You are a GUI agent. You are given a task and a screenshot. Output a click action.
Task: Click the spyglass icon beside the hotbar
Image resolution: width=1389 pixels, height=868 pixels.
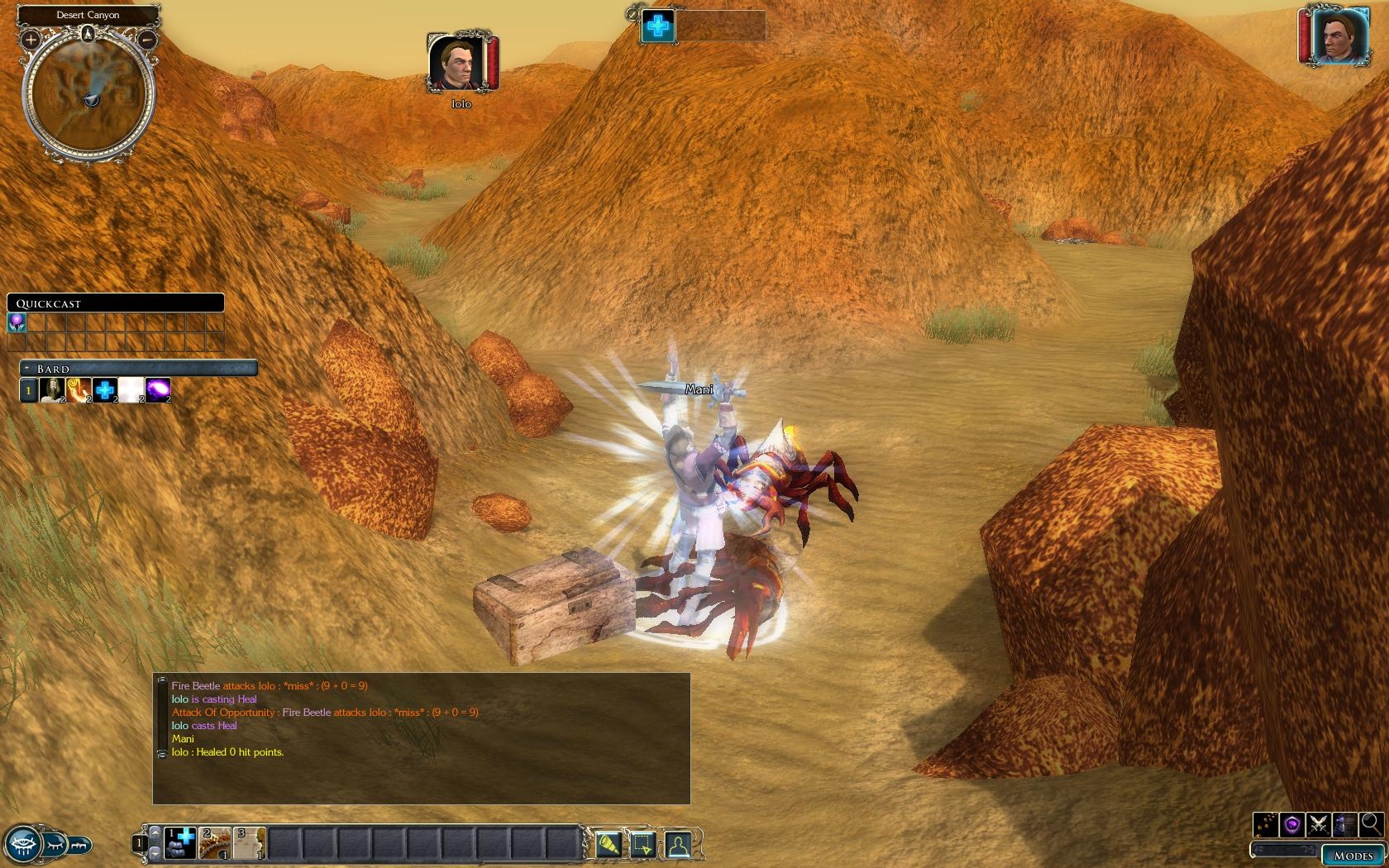click(x=608, y=844)
